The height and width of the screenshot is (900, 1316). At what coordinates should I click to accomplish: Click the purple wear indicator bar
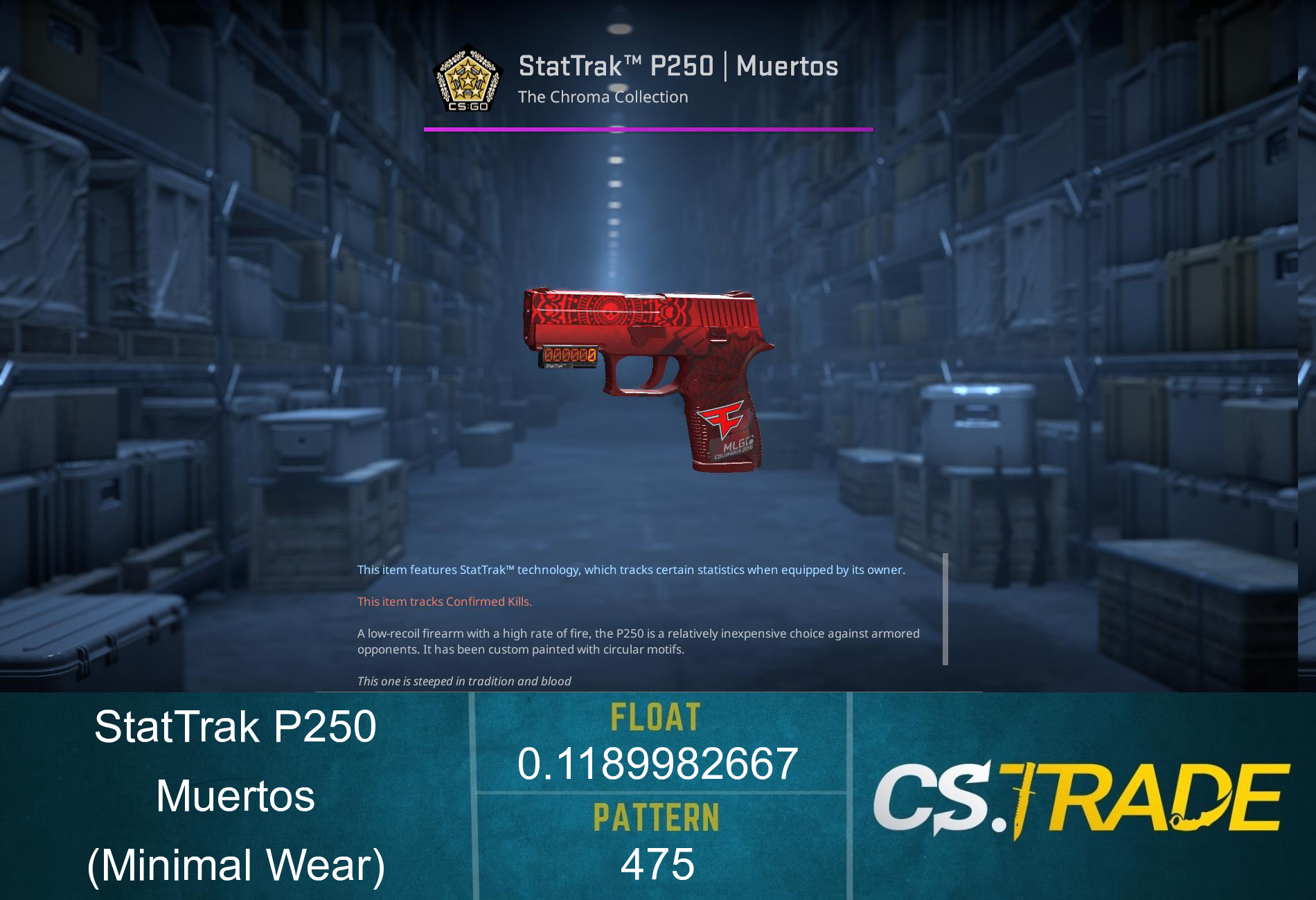coord(648,129)
